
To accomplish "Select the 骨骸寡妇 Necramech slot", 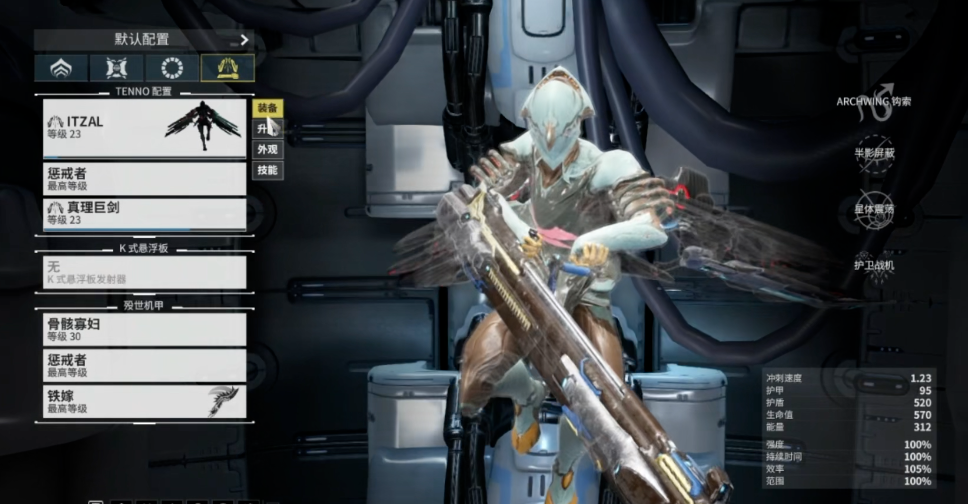I will point(145,330).
